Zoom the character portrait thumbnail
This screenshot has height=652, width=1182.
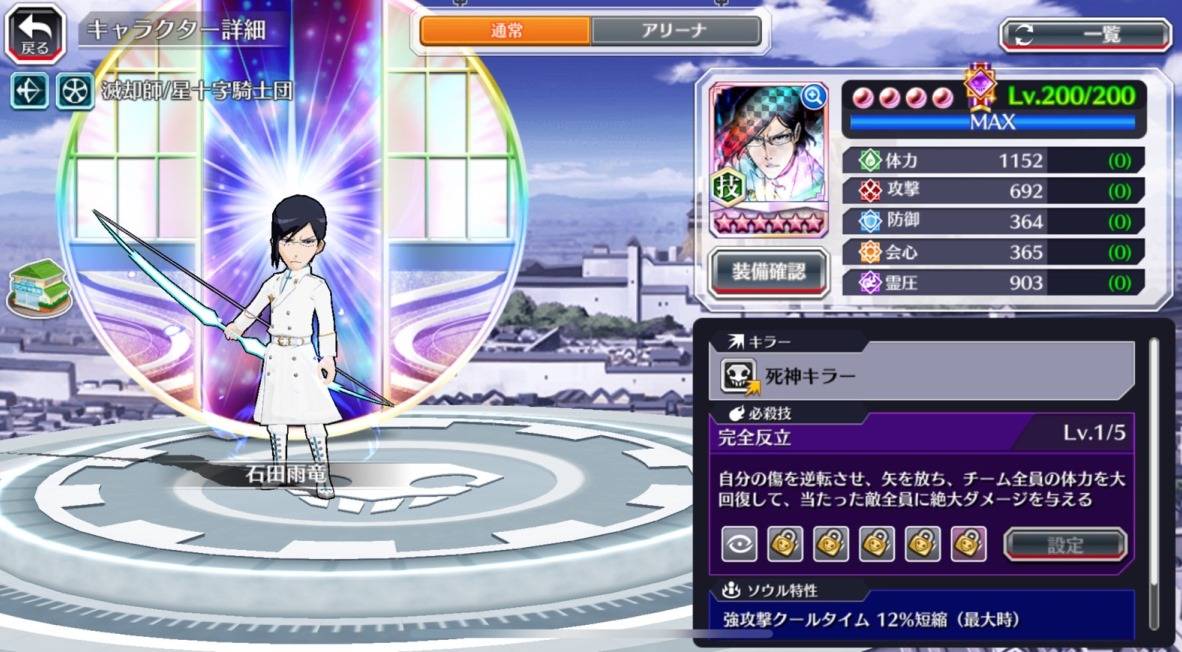(813, 96)
